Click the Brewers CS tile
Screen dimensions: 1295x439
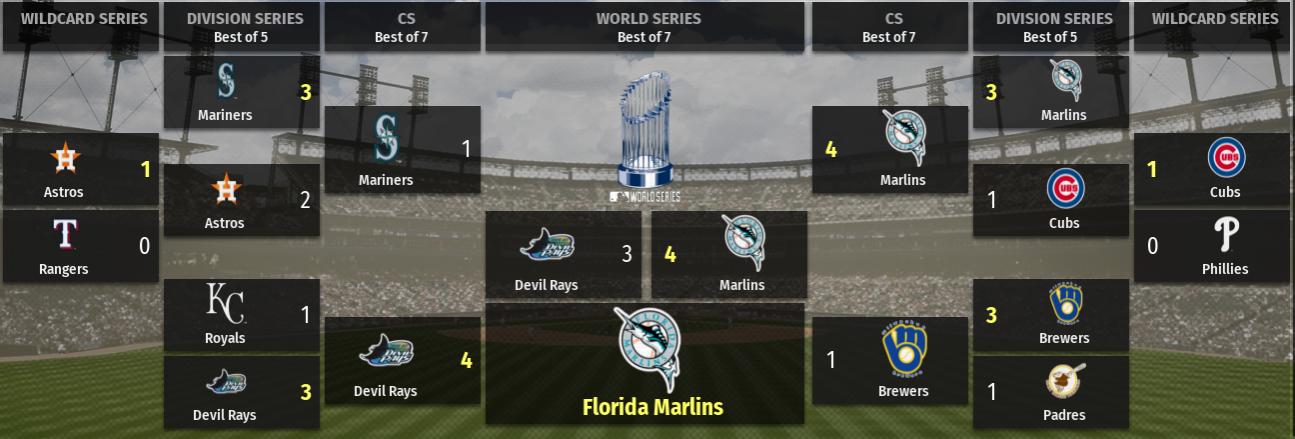pos(890,361)
